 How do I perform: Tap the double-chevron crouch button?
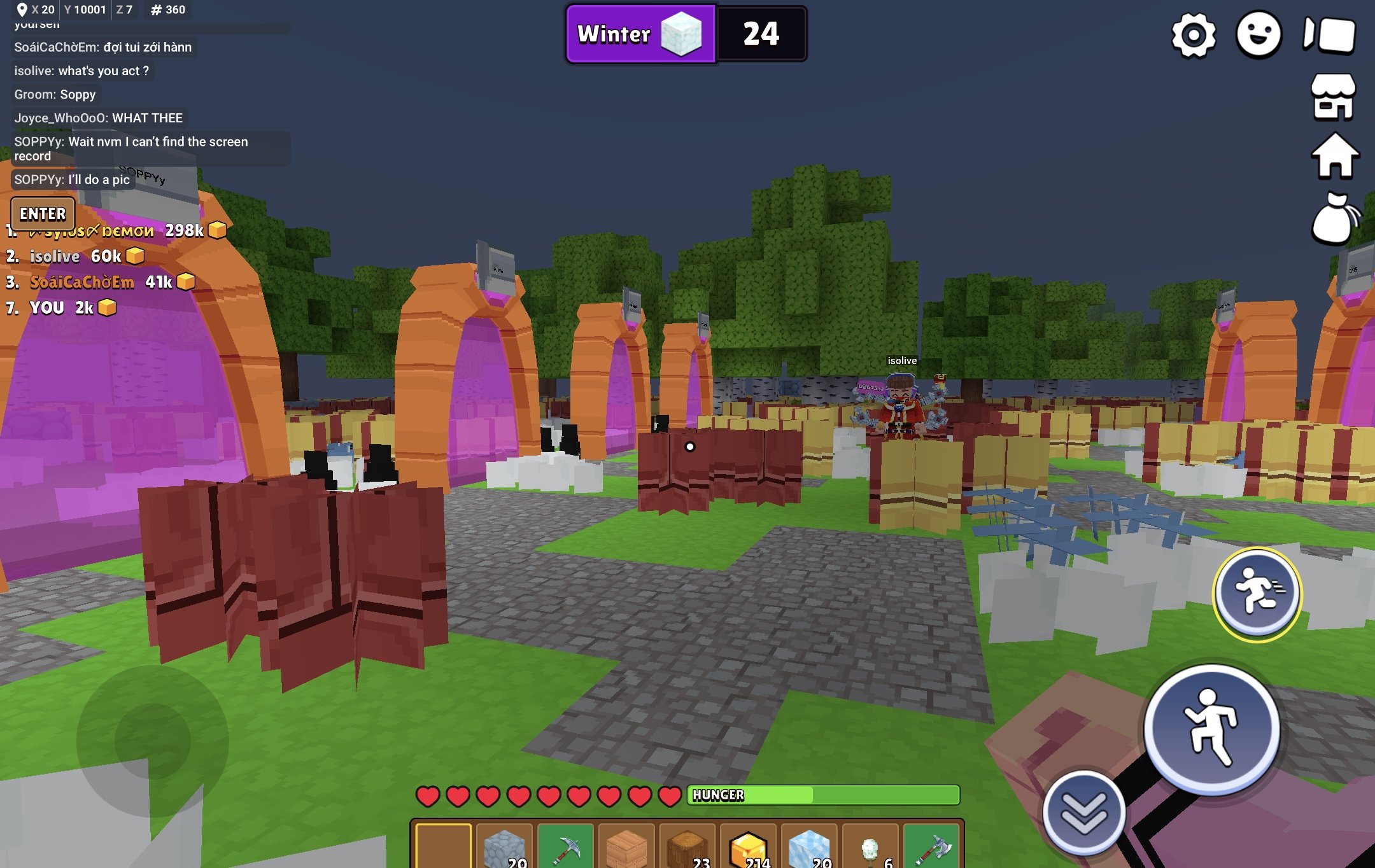[x=1084, y=813]
